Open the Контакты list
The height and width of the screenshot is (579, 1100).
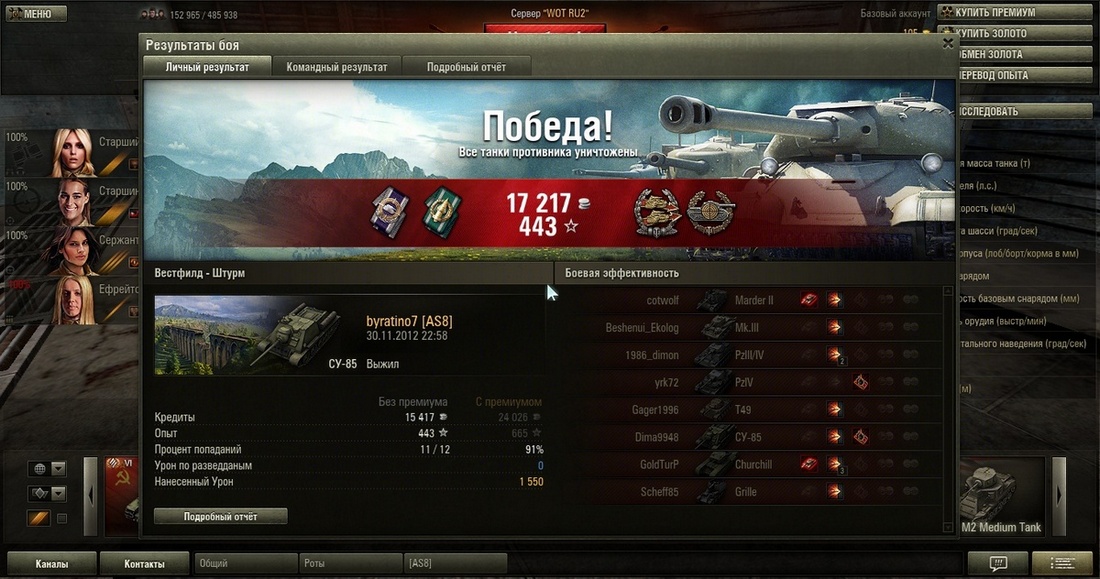click(x=144, y=564)
